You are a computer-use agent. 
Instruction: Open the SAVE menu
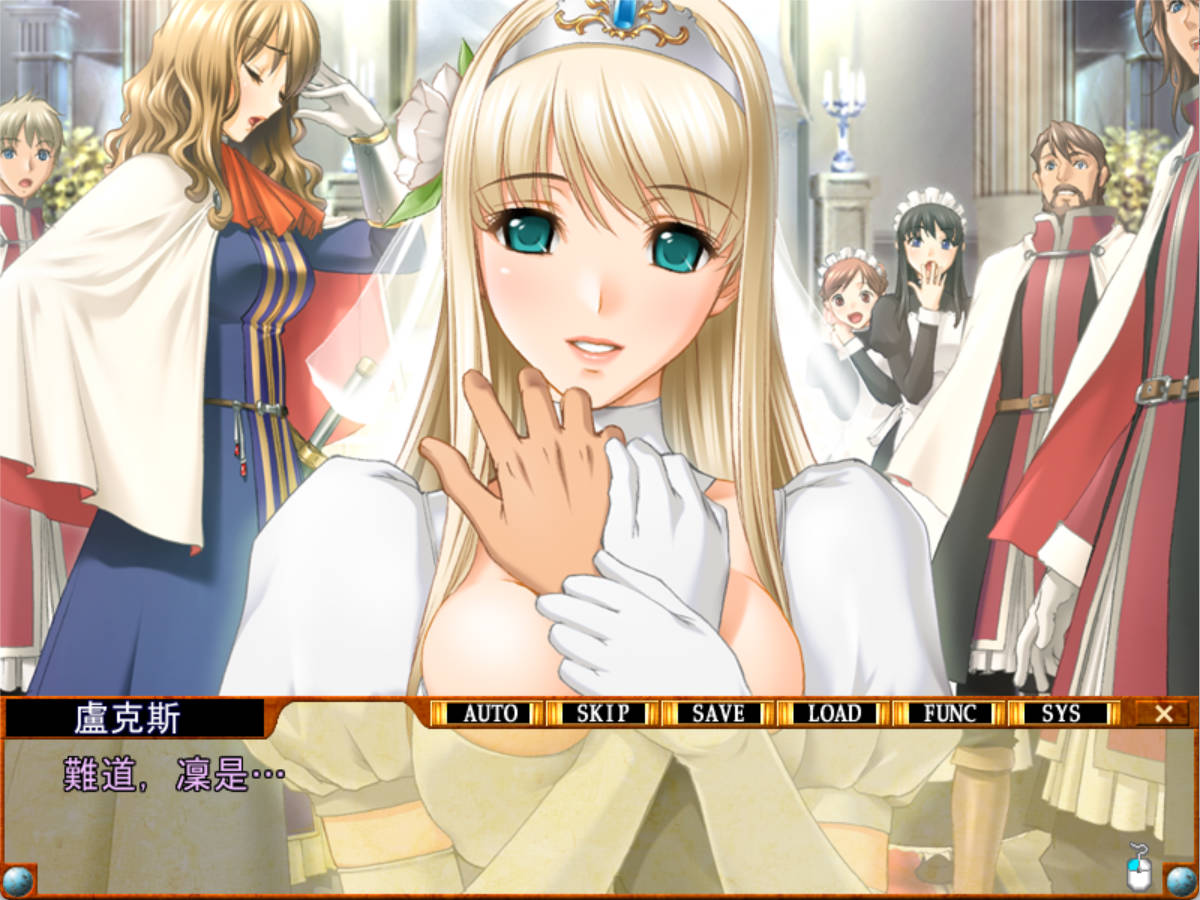click(x=718, y=713)
